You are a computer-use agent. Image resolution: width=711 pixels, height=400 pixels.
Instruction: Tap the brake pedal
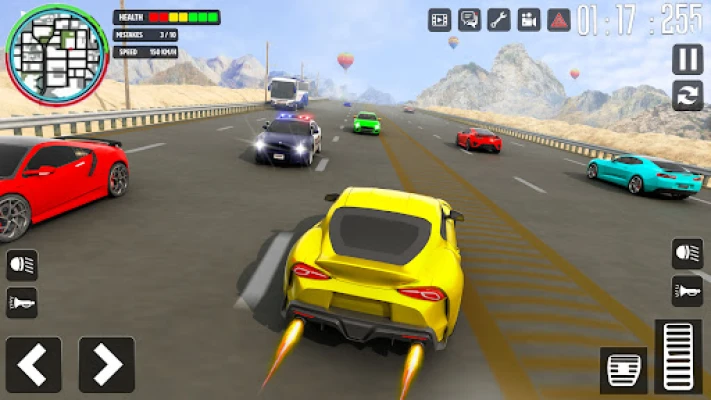pos(624,371)
